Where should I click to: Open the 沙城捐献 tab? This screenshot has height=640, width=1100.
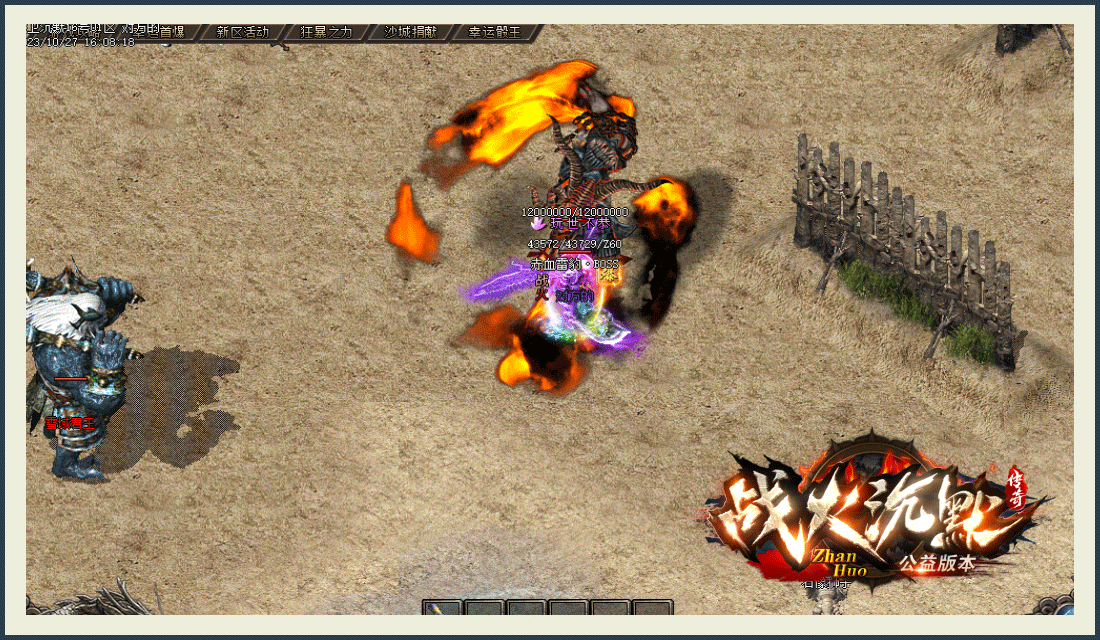410,32
